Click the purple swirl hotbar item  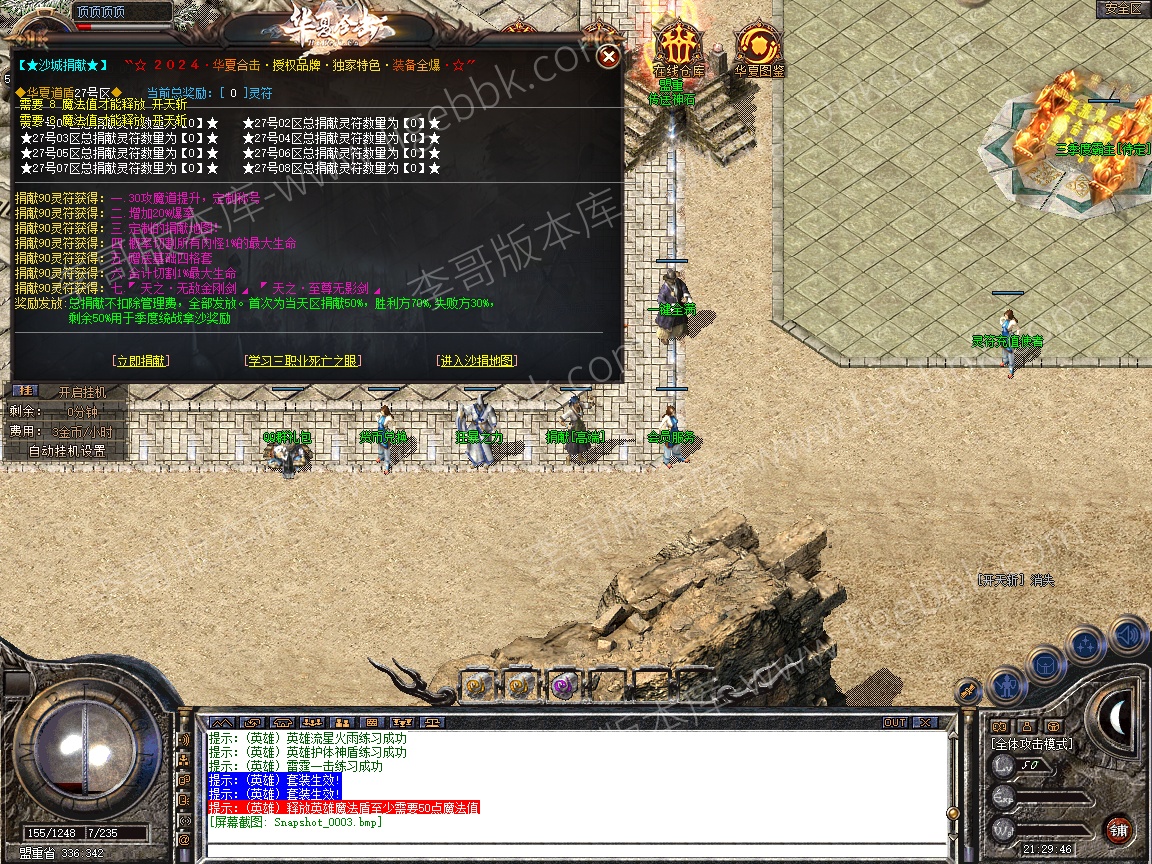[x=561, y=685]
